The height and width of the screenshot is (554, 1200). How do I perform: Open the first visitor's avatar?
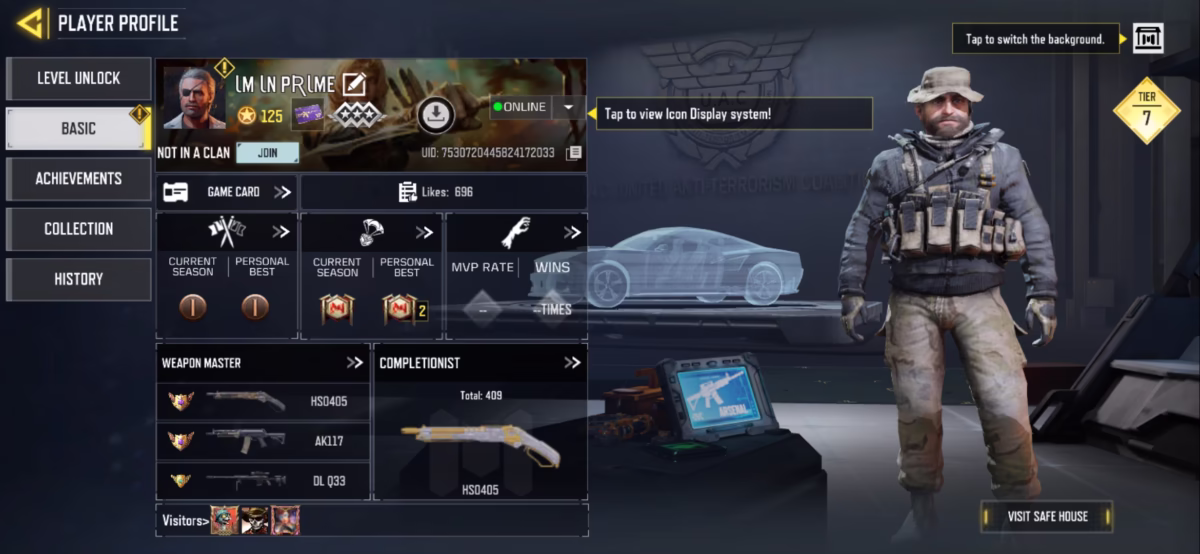pos(224,520)
